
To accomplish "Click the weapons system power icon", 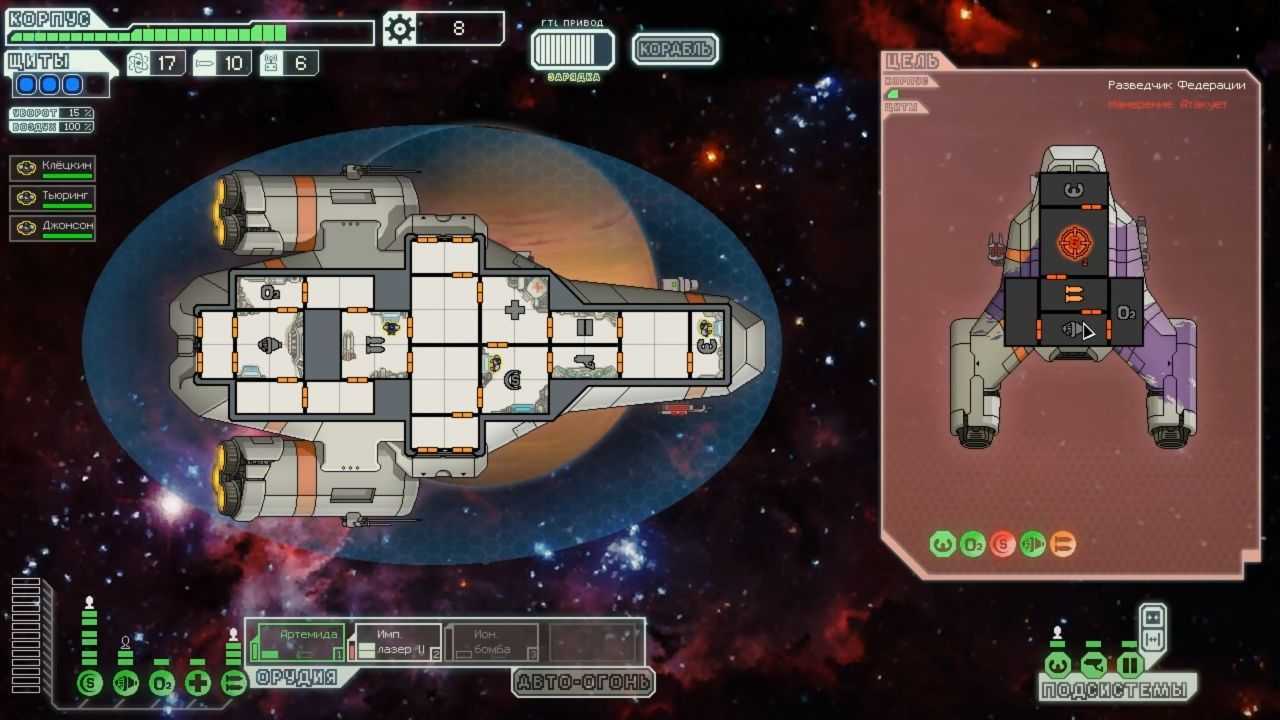I will point(234,683).
